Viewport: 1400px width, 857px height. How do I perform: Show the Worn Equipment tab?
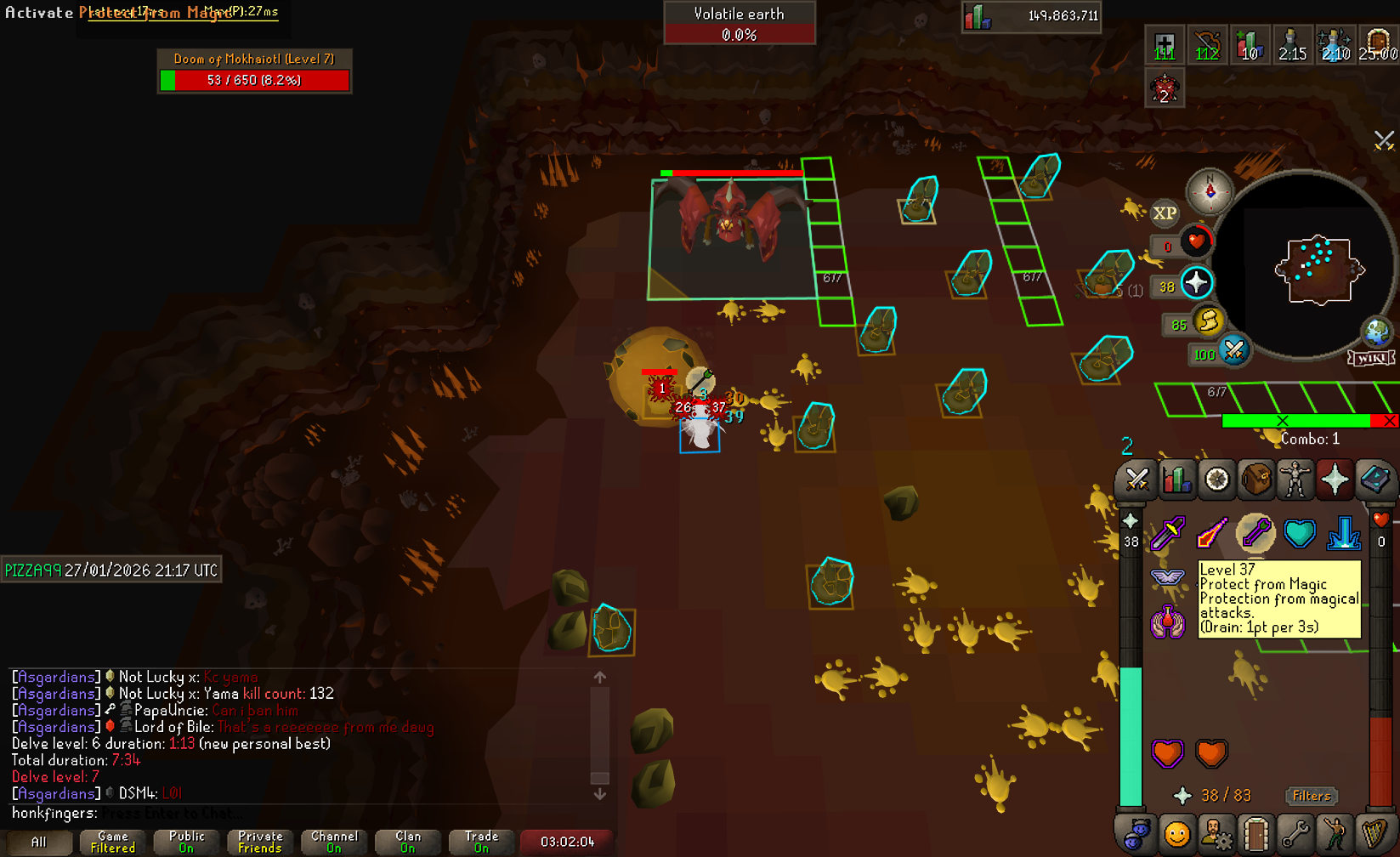click(x=1295, y=480)
